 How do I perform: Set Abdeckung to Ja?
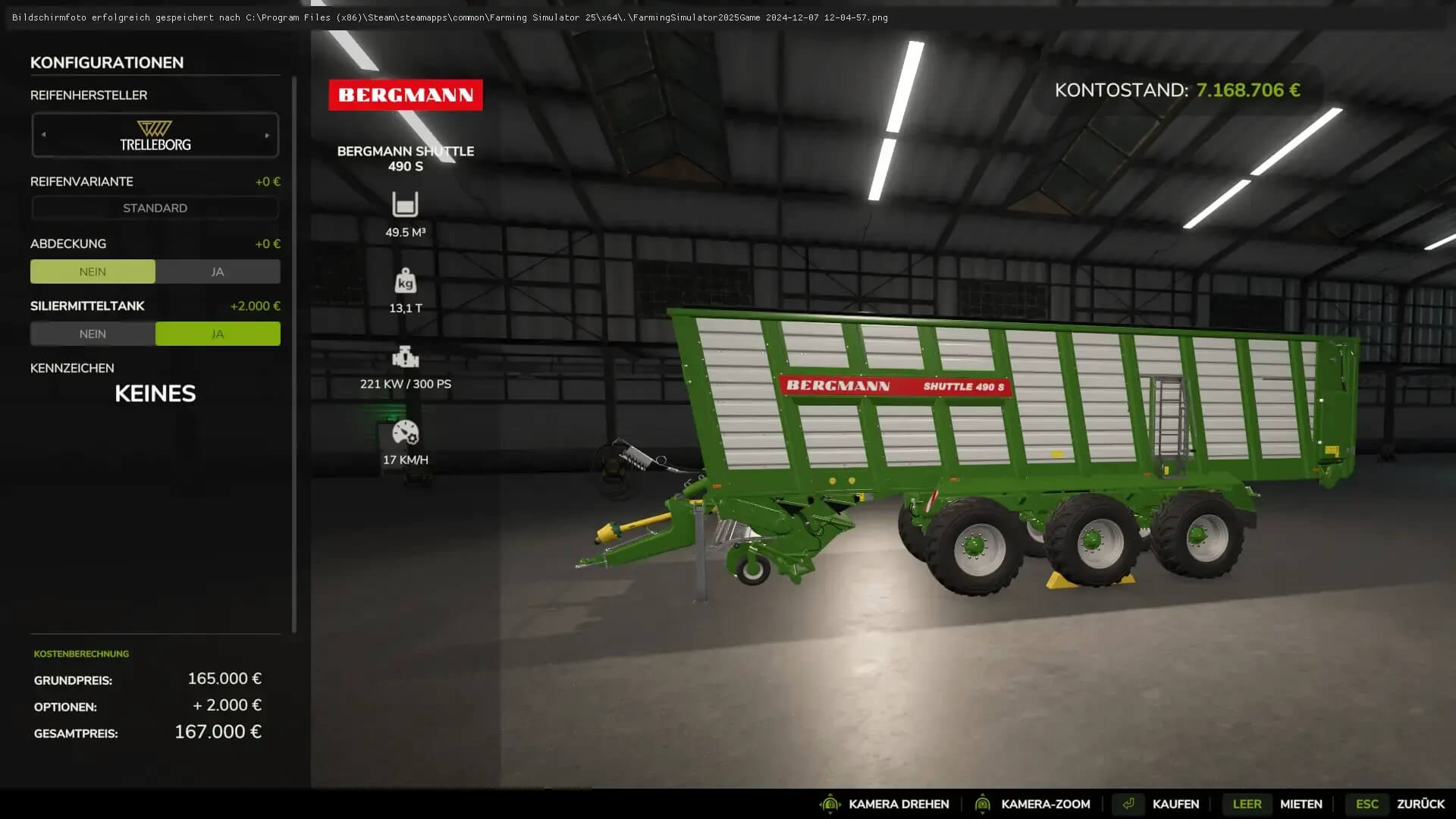218,271
